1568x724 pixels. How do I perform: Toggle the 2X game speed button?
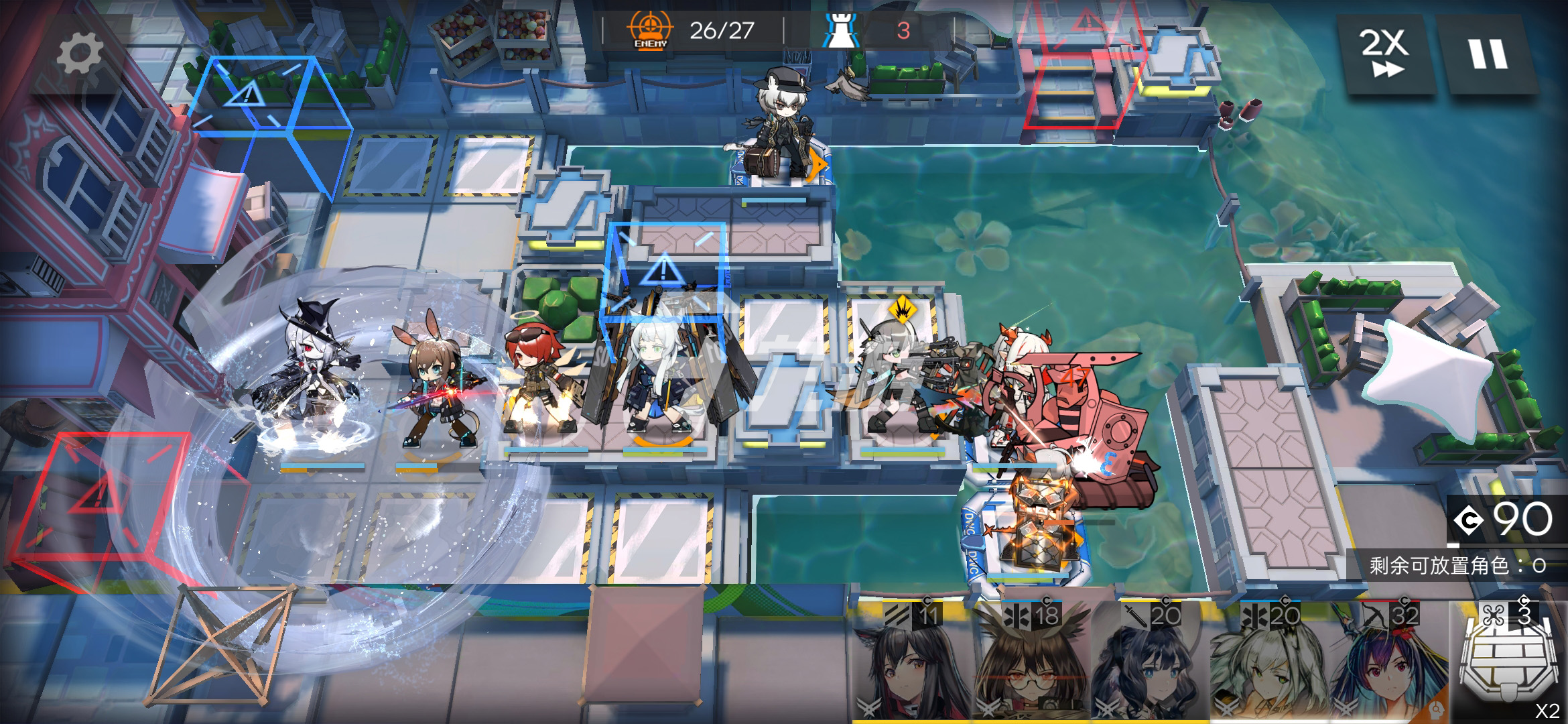click(x=1385, y=54)
